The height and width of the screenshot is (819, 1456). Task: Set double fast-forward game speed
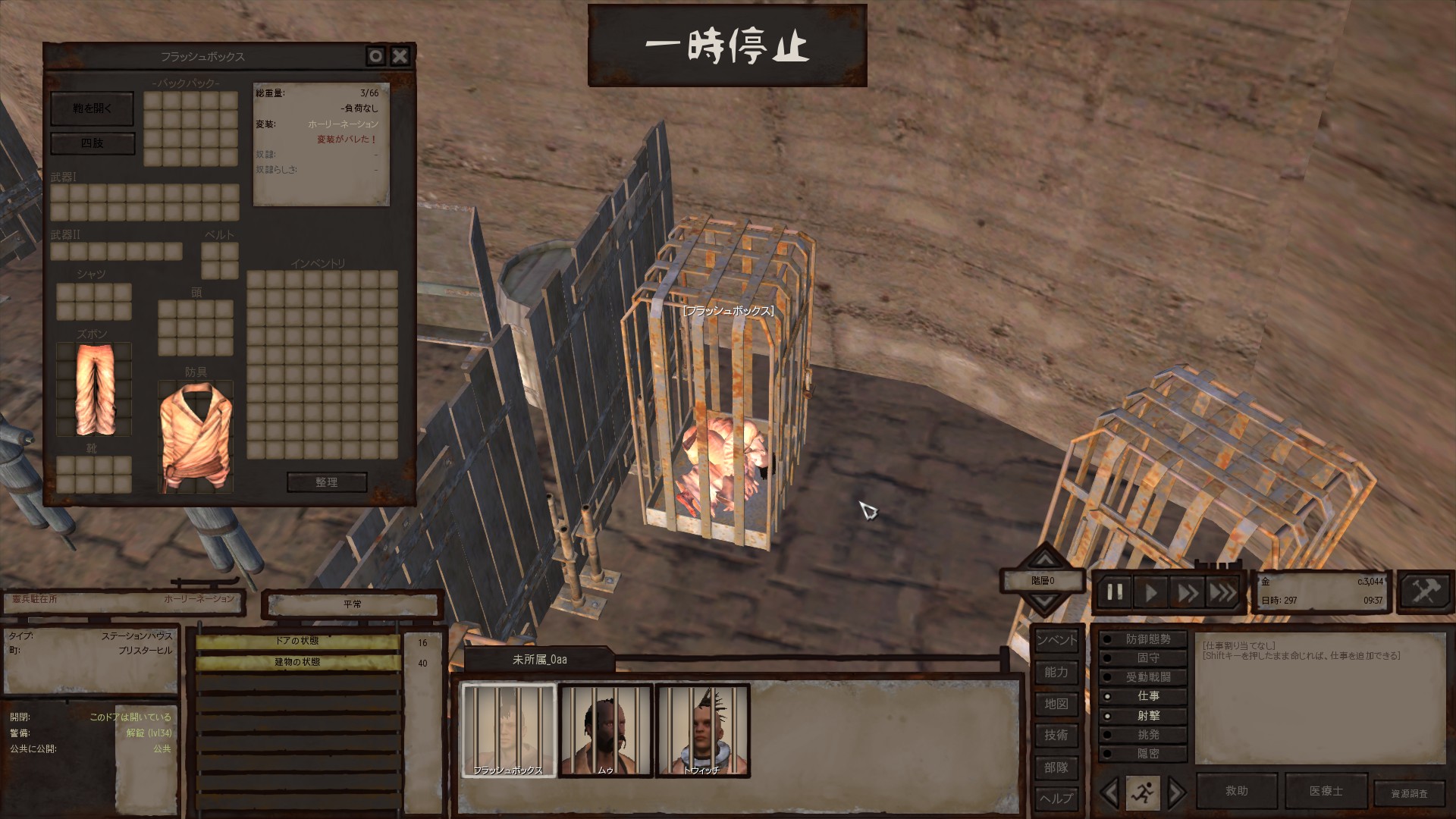[1187, 592]
